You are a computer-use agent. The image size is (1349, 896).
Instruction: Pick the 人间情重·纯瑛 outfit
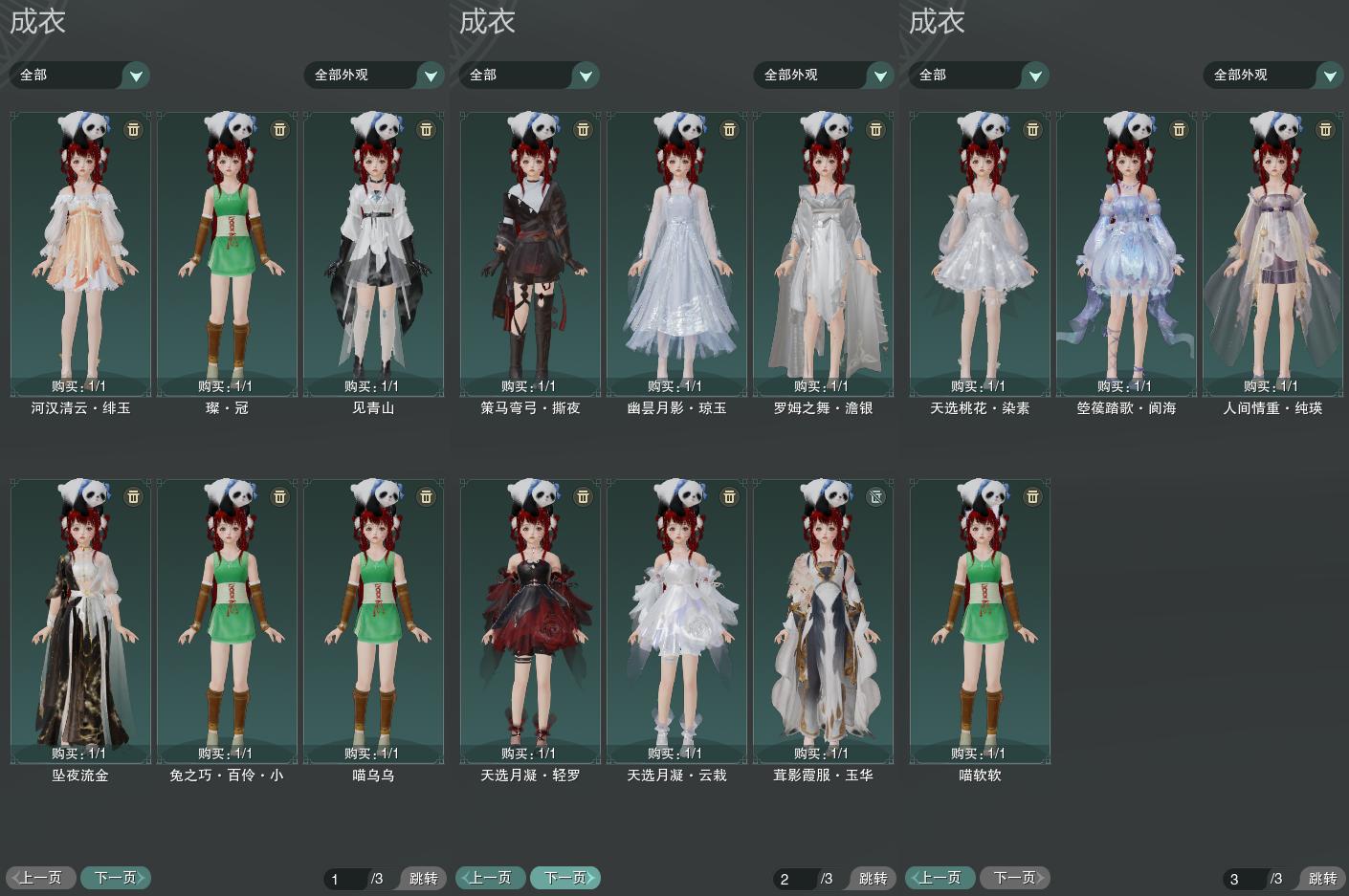tap(1272, 253)
